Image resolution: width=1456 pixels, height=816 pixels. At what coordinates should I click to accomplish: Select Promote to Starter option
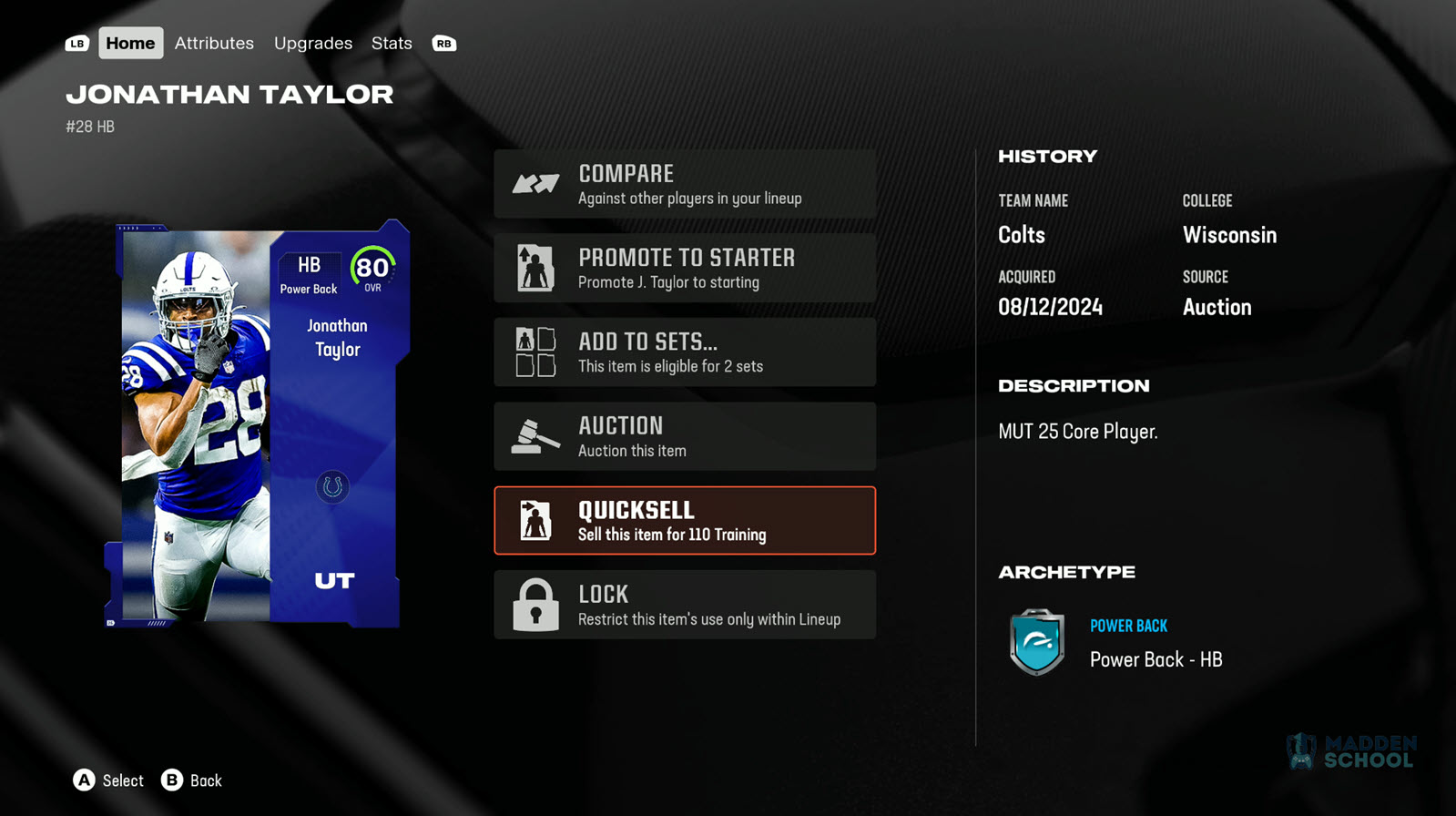(685, 269)
